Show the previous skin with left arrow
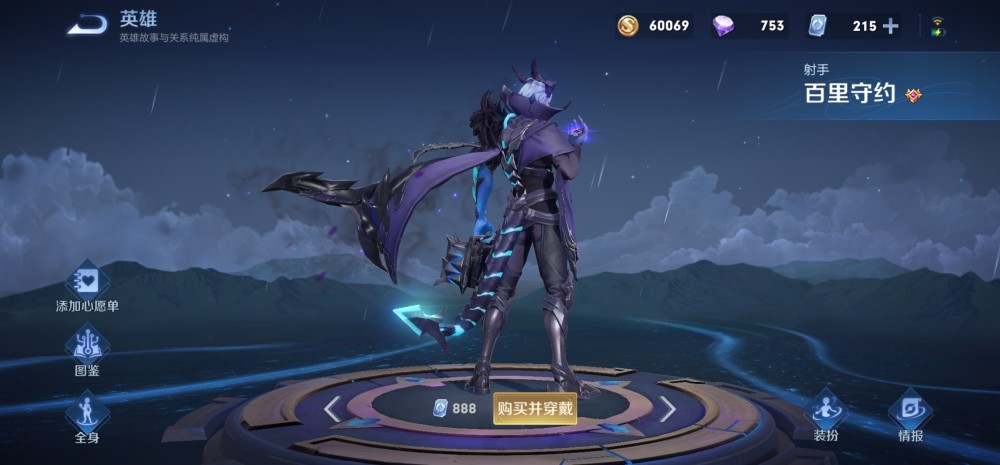 333,407
